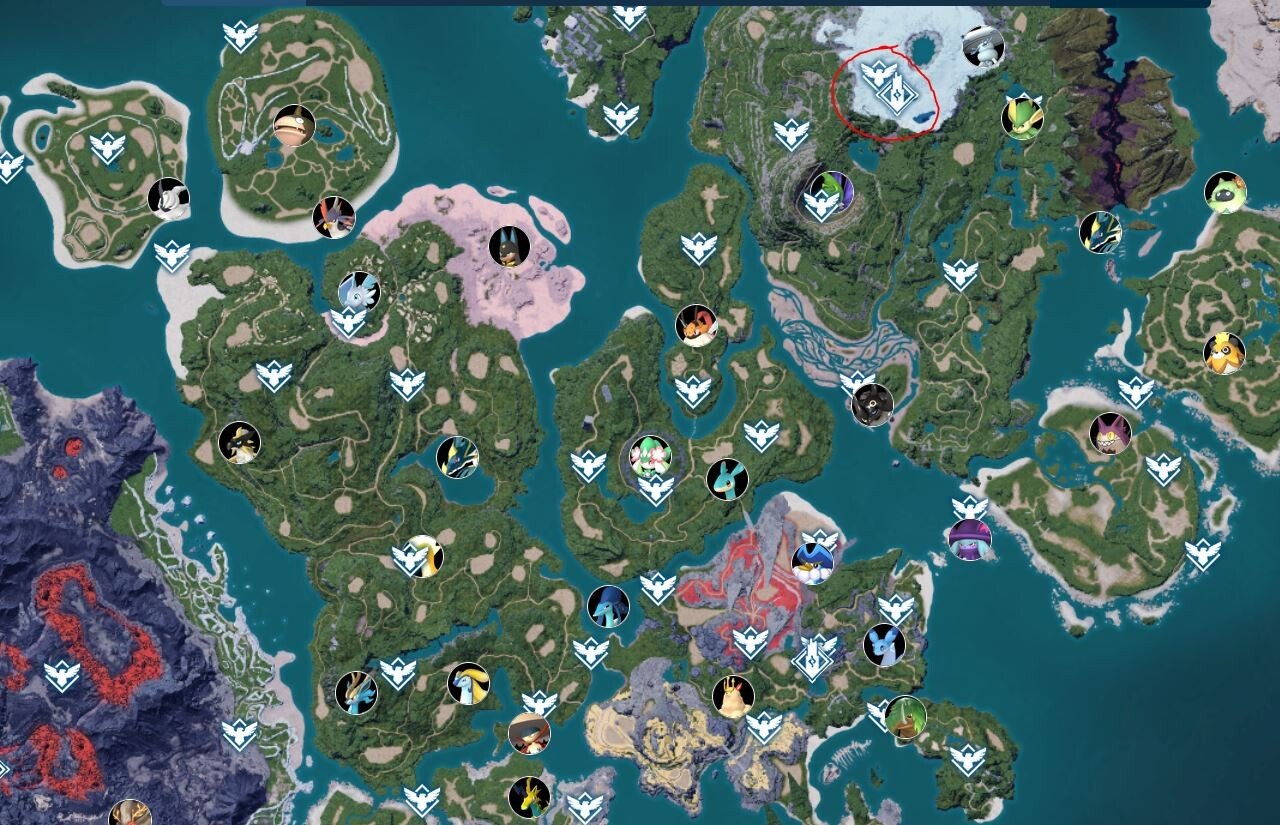Click the Anubis boss marker on pink island
Image resolution: width=1280 pixels, height=825 pixels.
[509, 247]
